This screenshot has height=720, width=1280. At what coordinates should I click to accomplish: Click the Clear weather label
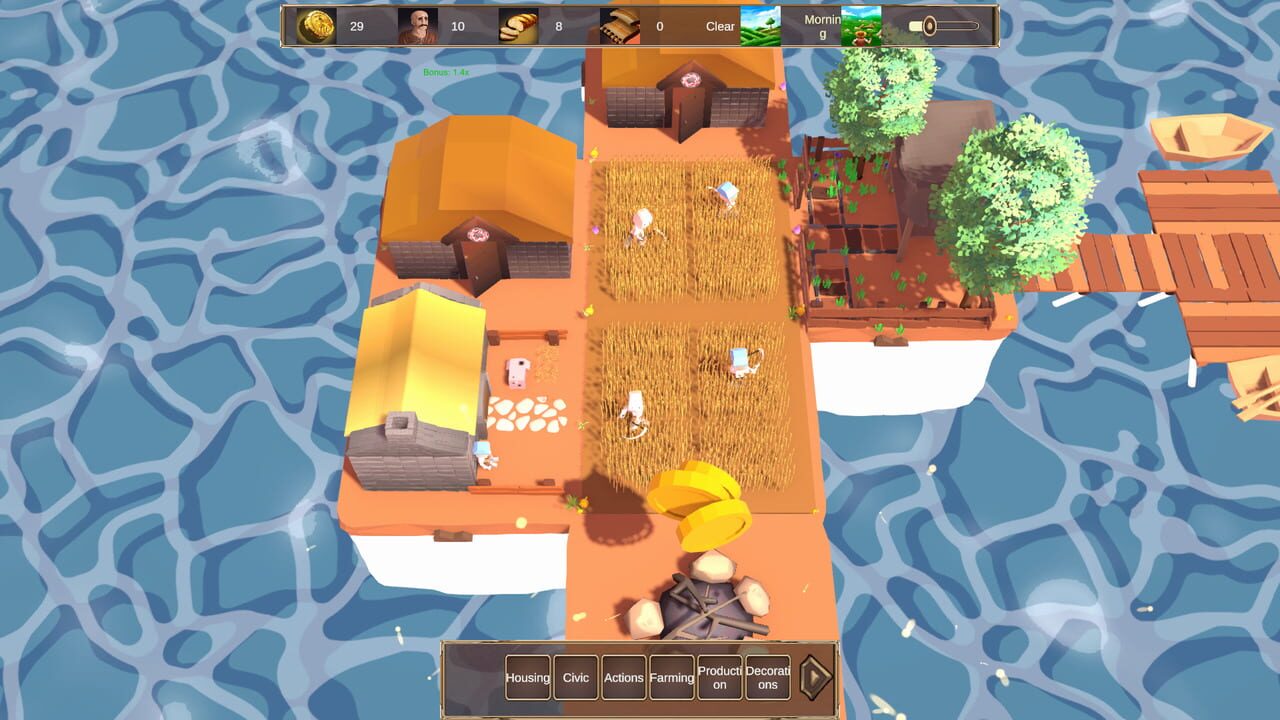(x=719, y=26)
